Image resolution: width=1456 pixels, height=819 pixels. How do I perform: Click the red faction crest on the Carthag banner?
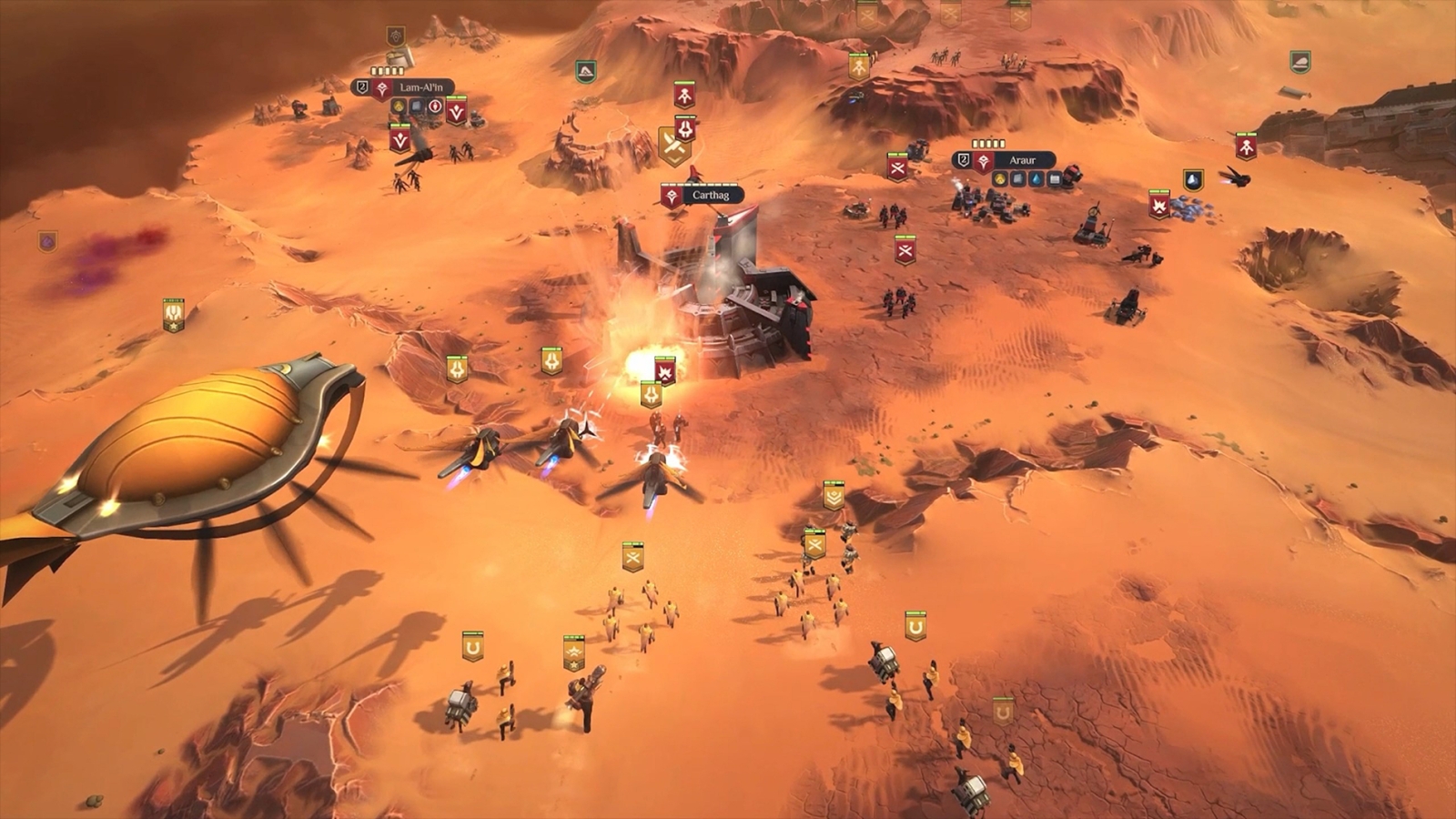(x=671, y=195)
